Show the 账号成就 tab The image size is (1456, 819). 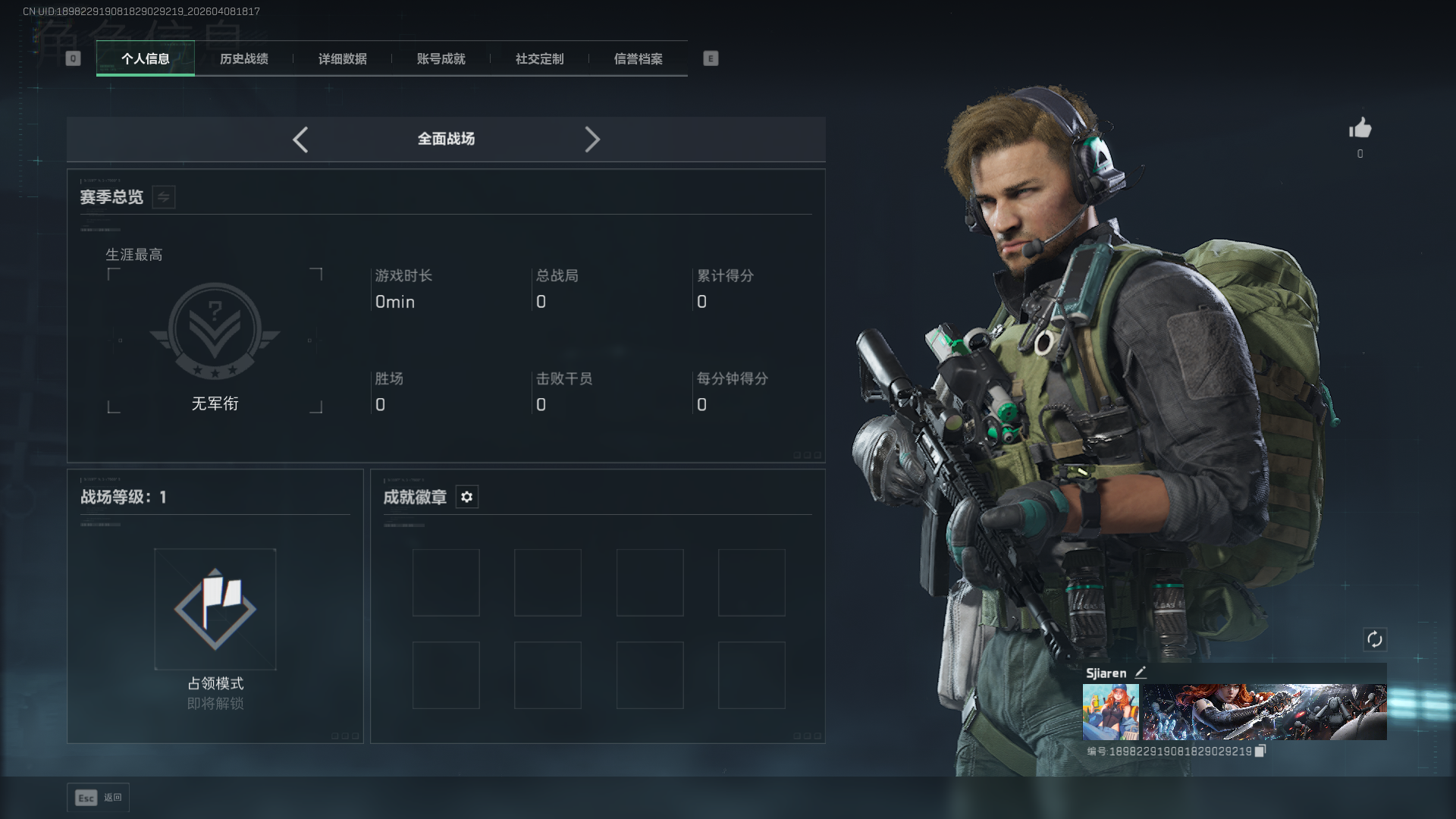click(x=441, y=58)
